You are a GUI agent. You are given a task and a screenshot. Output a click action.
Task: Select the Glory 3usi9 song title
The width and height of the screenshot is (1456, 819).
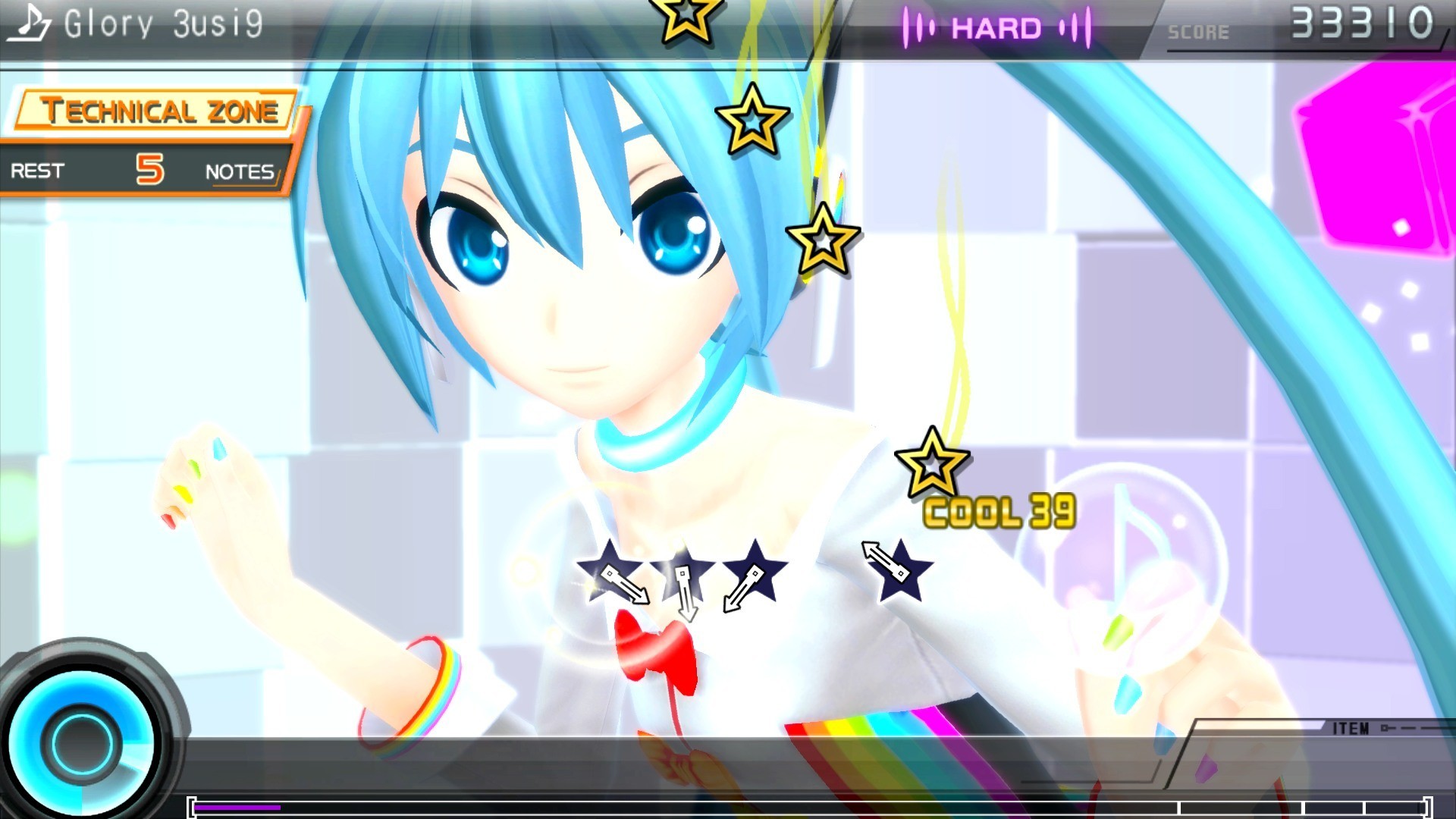163,23
